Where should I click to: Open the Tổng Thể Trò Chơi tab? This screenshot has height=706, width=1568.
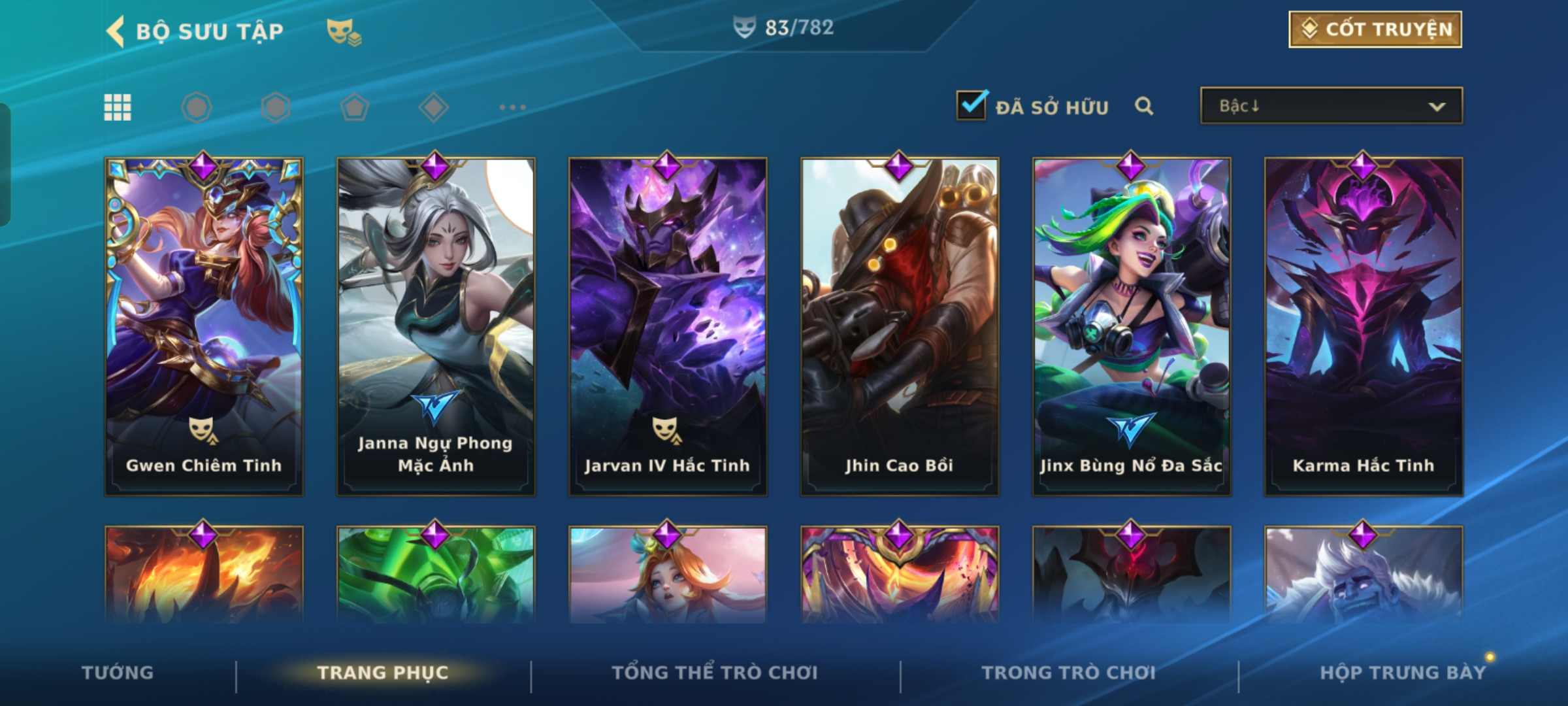(x=715, y=673)
